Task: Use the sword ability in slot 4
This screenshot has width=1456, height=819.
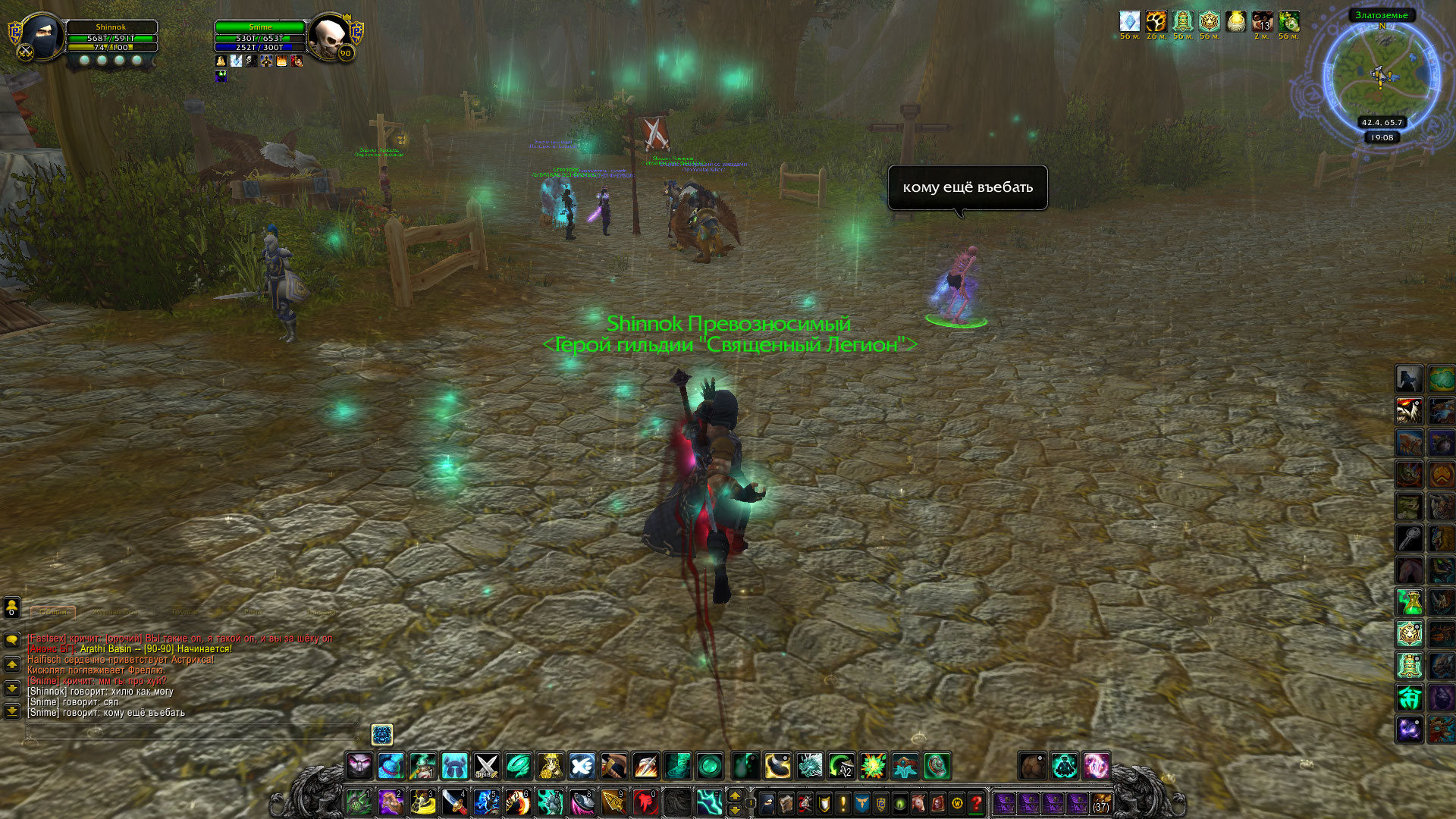Action: point(454,802)
